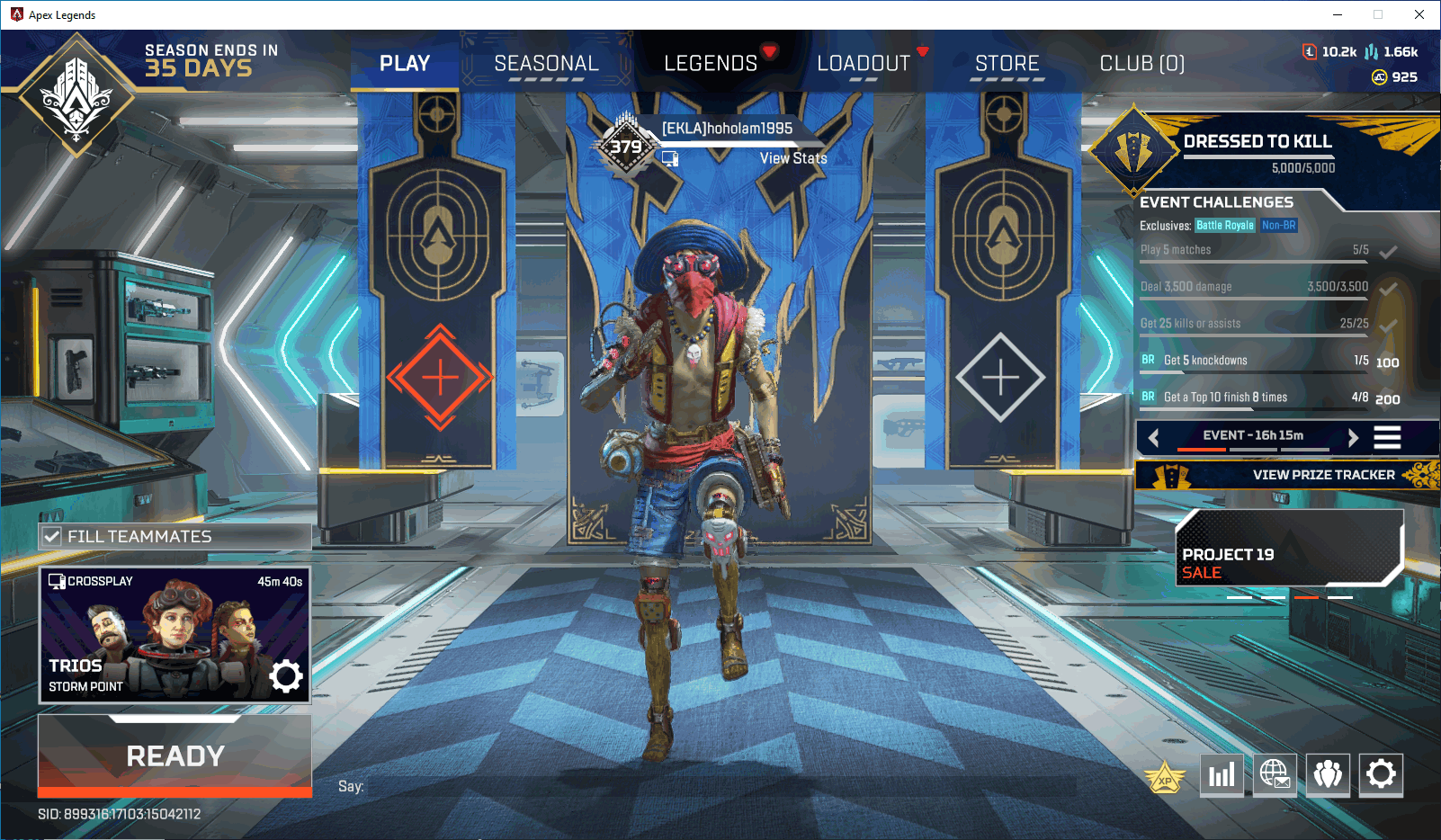Open Trios mode settings gear
This screenshot has width=1441, height=840.
286,676
